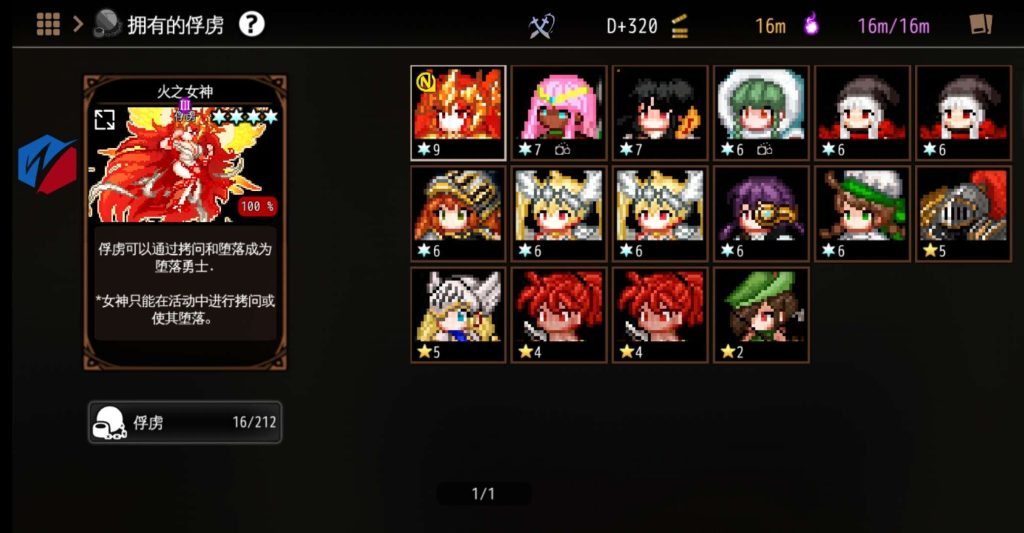This screenshot has height=533, width=1024.
Task: Select the blue-eyed winged helmet 5-star captive
Action: pos(458,314)
